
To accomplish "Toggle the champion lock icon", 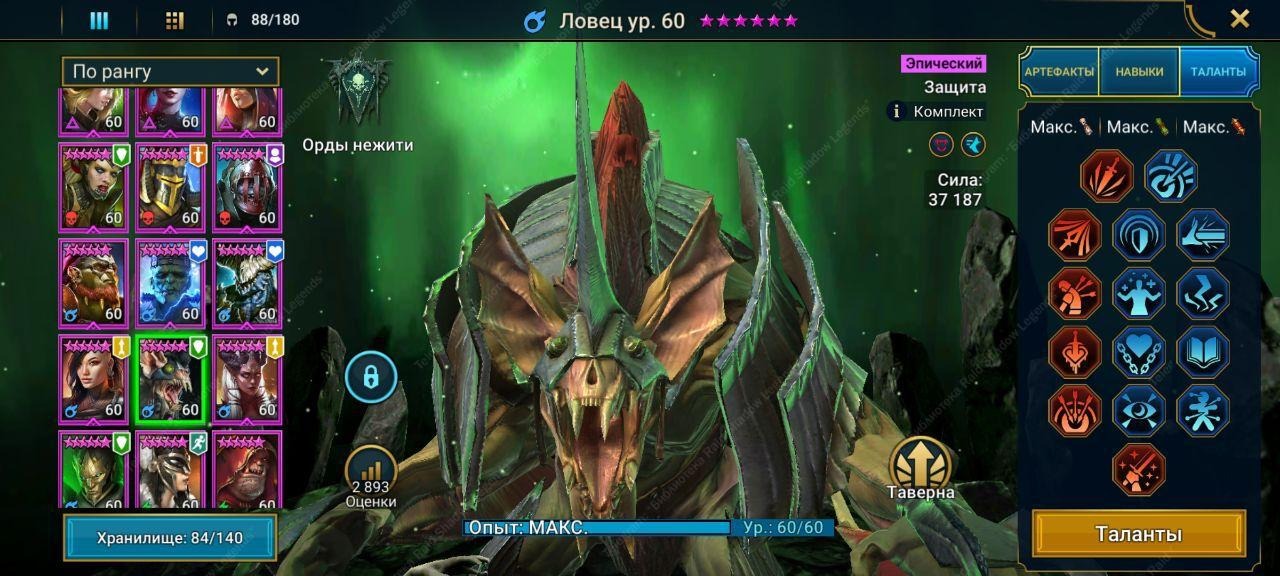I will tap(371, 377).
